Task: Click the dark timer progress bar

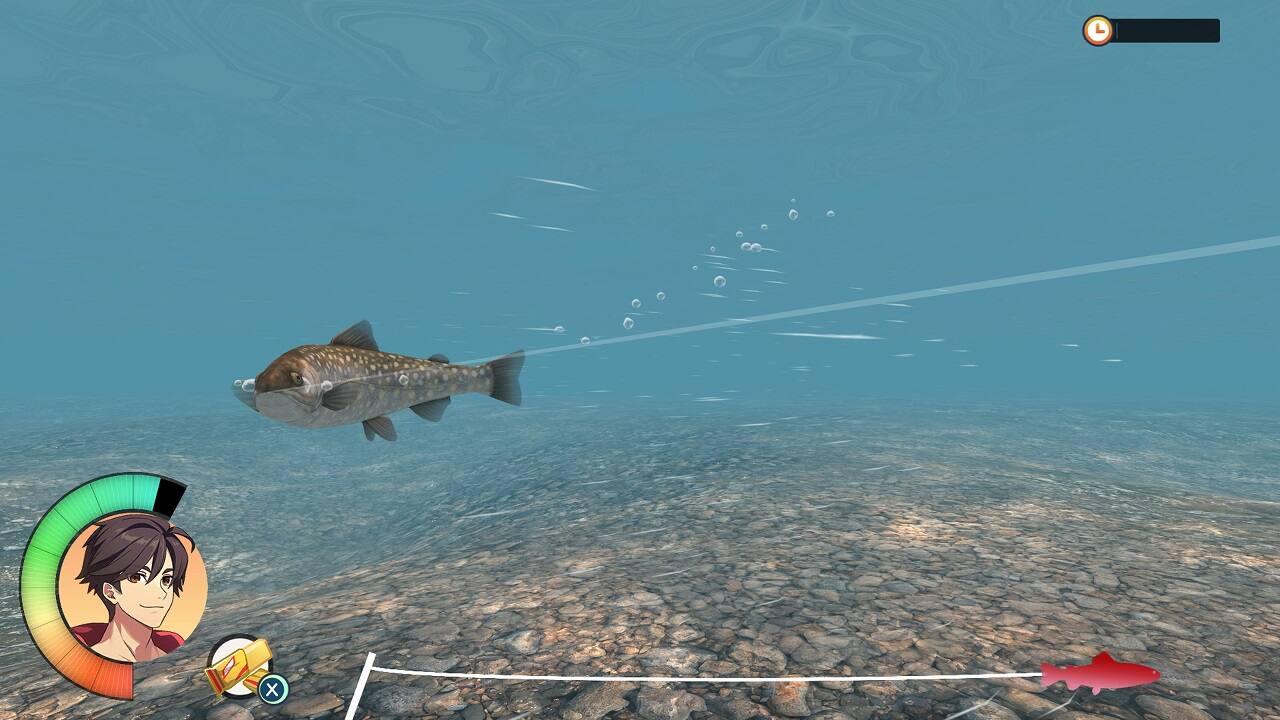Action: [x=1170, y=31]
